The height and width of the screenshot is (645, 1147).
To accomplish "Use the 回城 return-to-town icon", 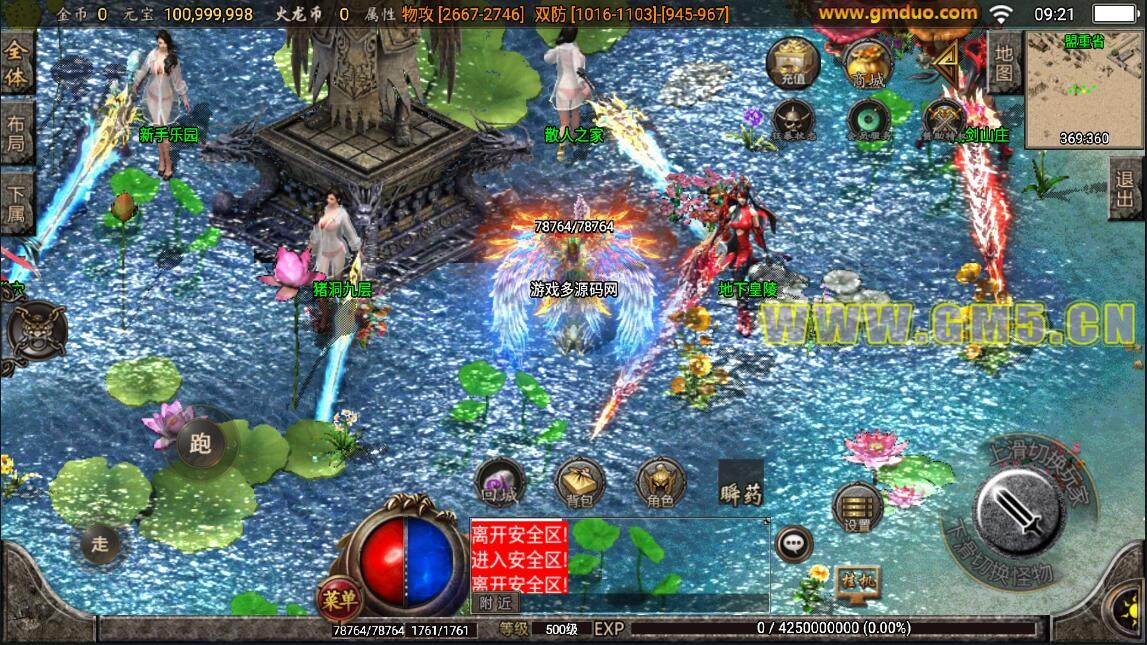I will click(x=498, y=482).
